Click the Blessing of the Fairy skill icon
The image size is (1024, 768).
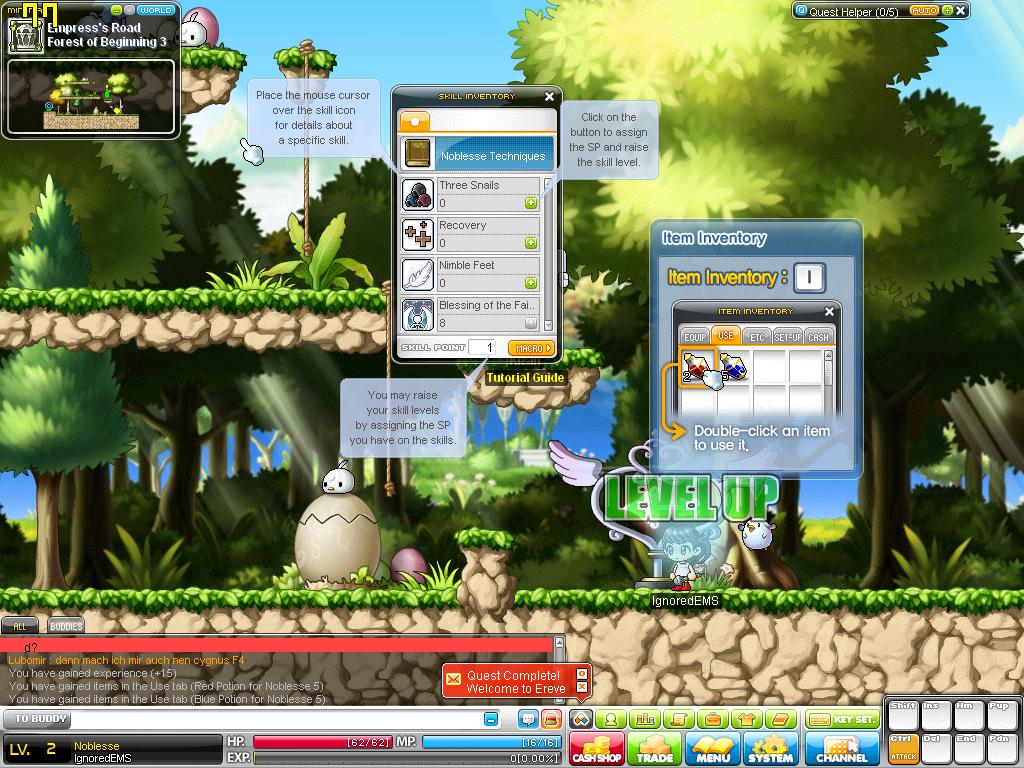(417, 314)
